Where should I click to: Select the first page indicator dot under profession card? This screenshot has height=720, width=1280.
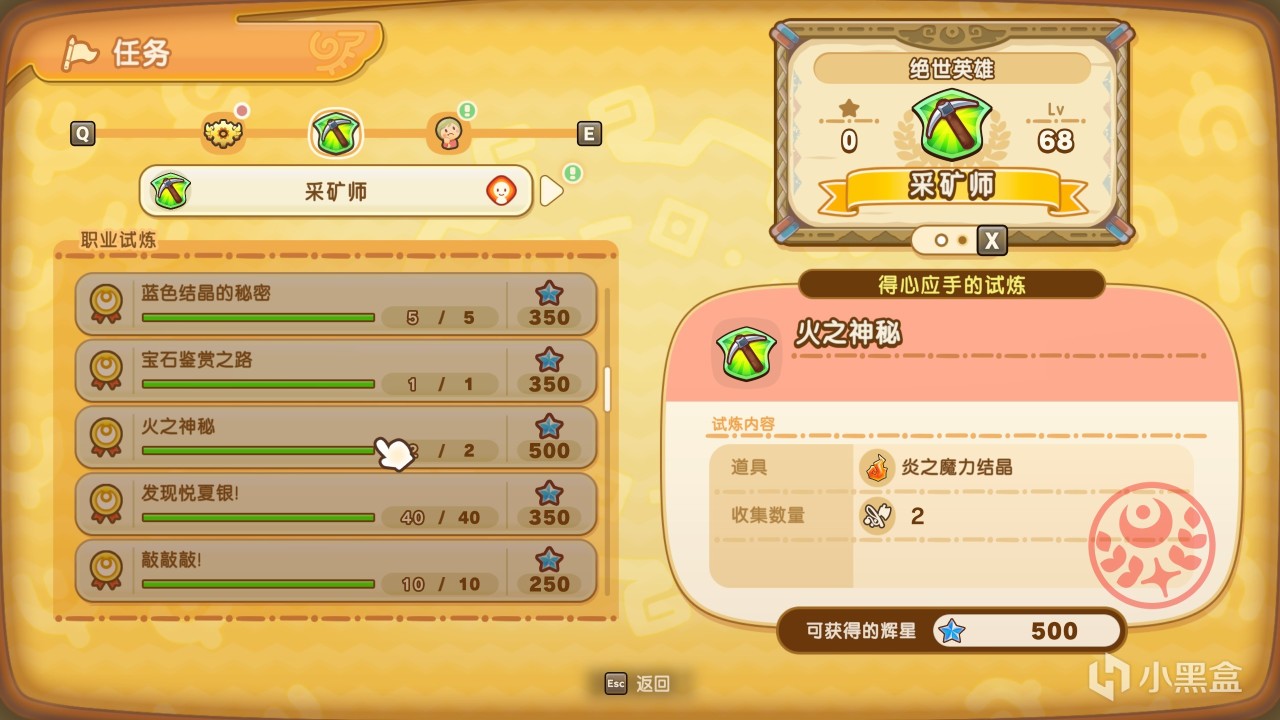(x=941, y=240)
